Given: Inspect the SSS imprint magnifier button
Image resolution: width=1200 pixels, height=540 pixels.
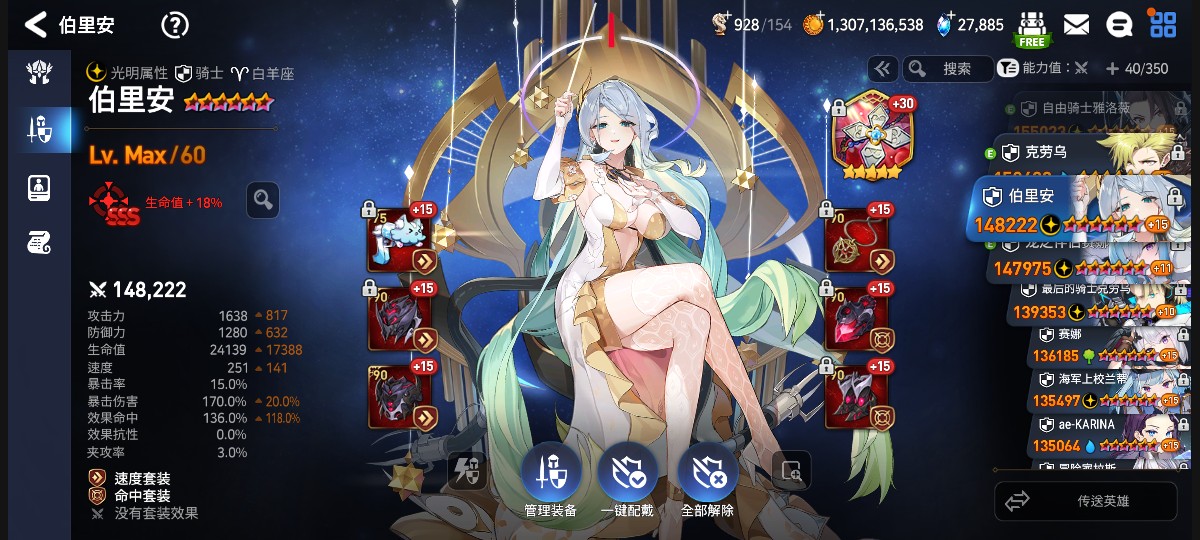Looking at the screenshot, I should click(263, 200).
